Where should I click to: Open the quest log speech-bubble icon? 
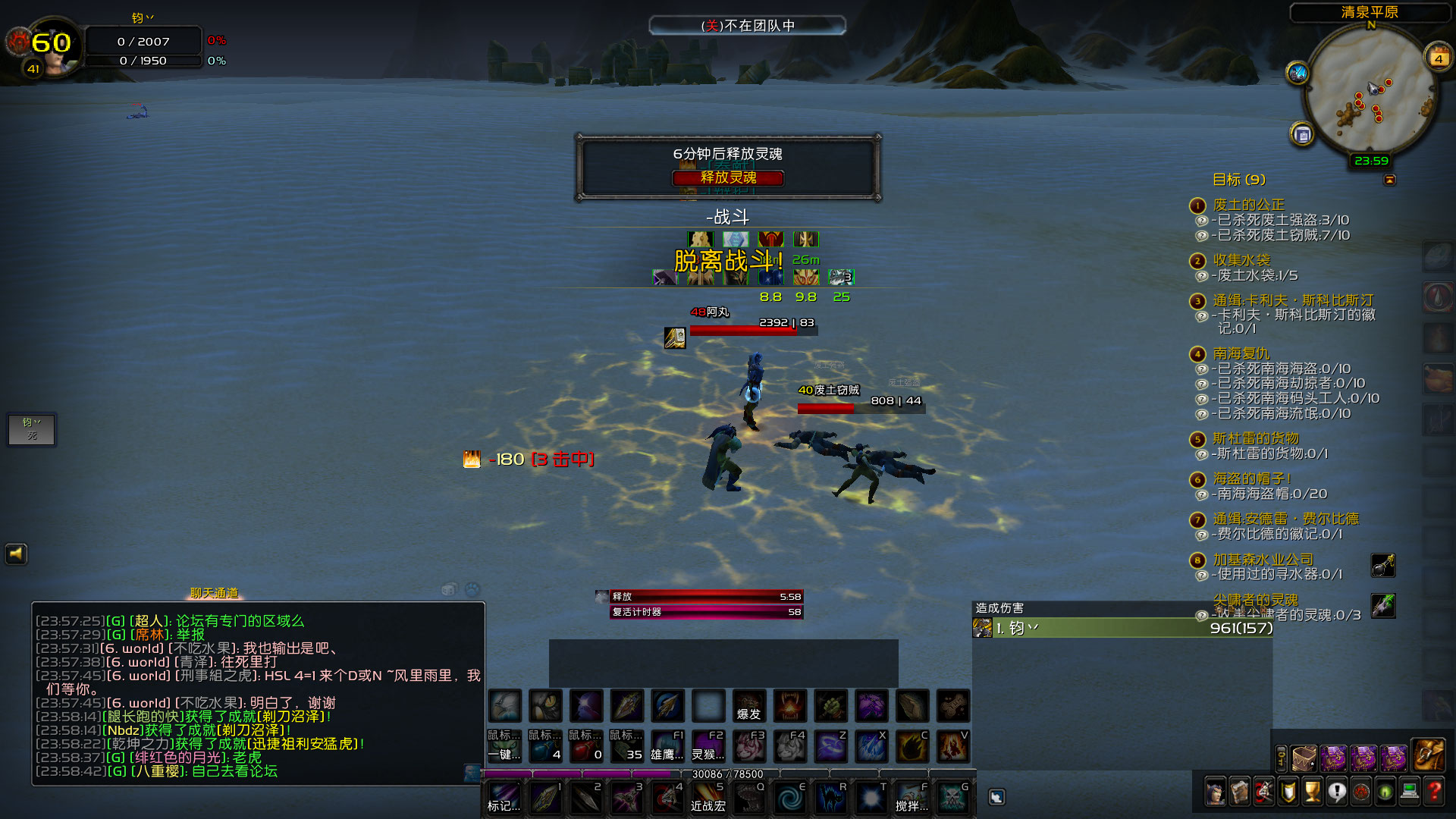1336,792
